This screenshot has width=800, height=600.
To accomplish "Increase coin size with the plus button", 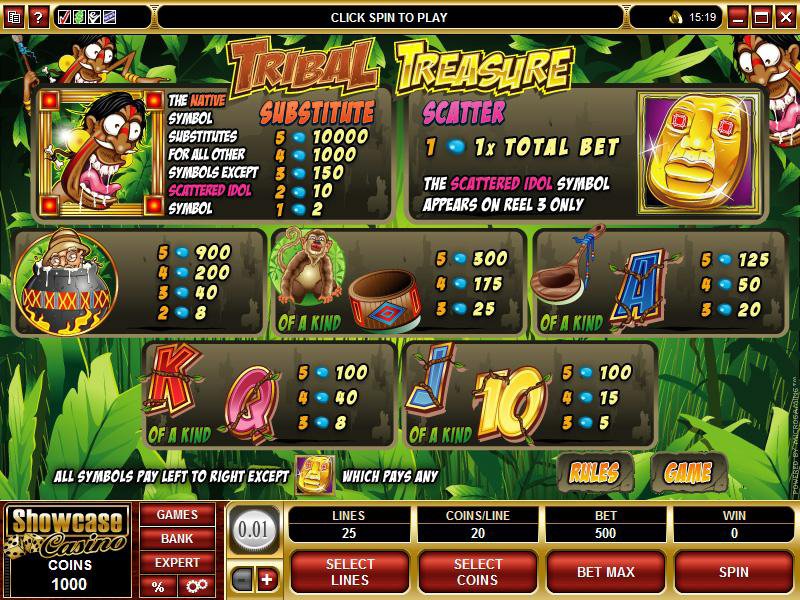I will (266, 579).
